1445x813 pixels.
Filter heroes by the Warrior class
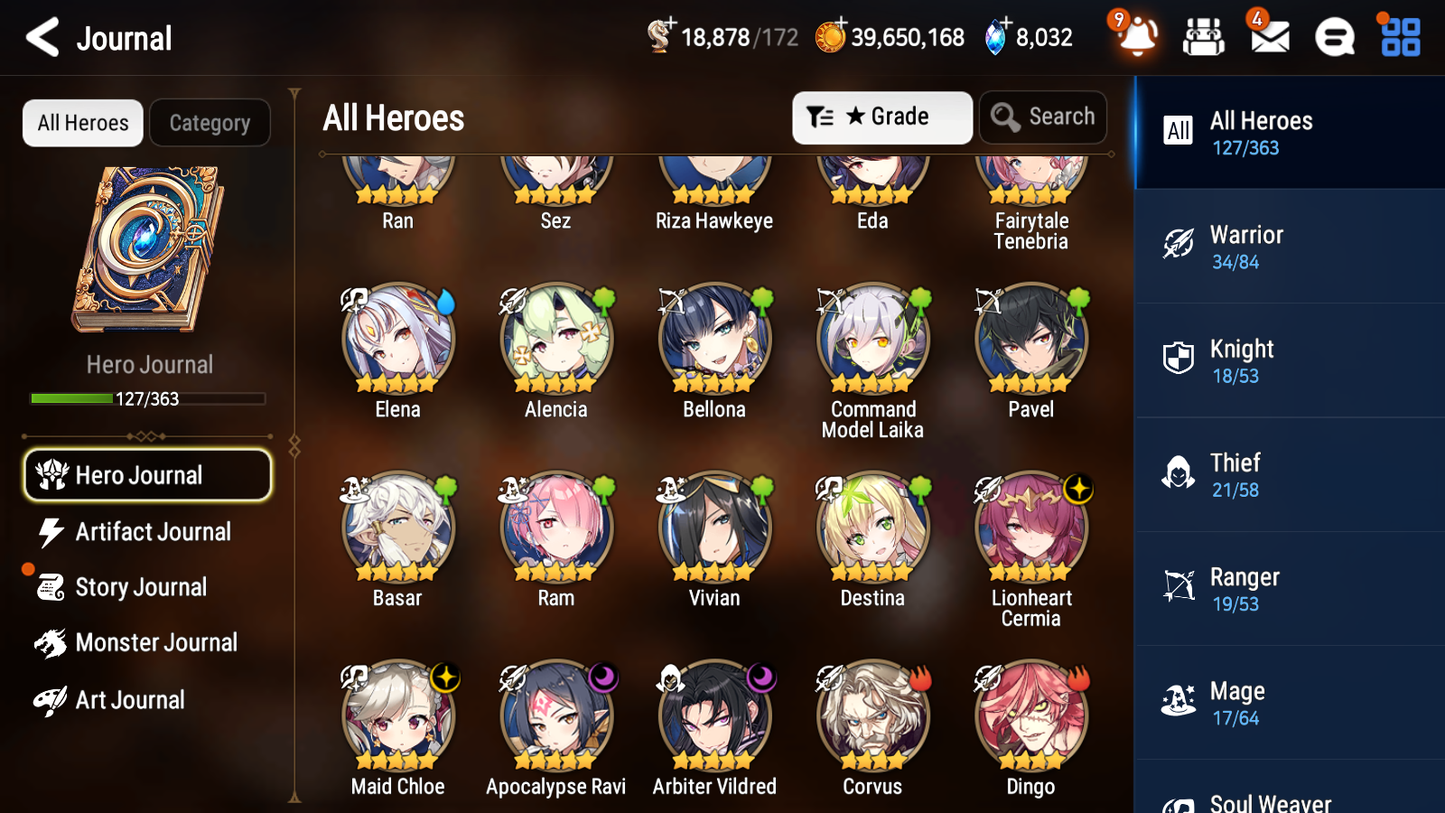(x=1289, y=246)
